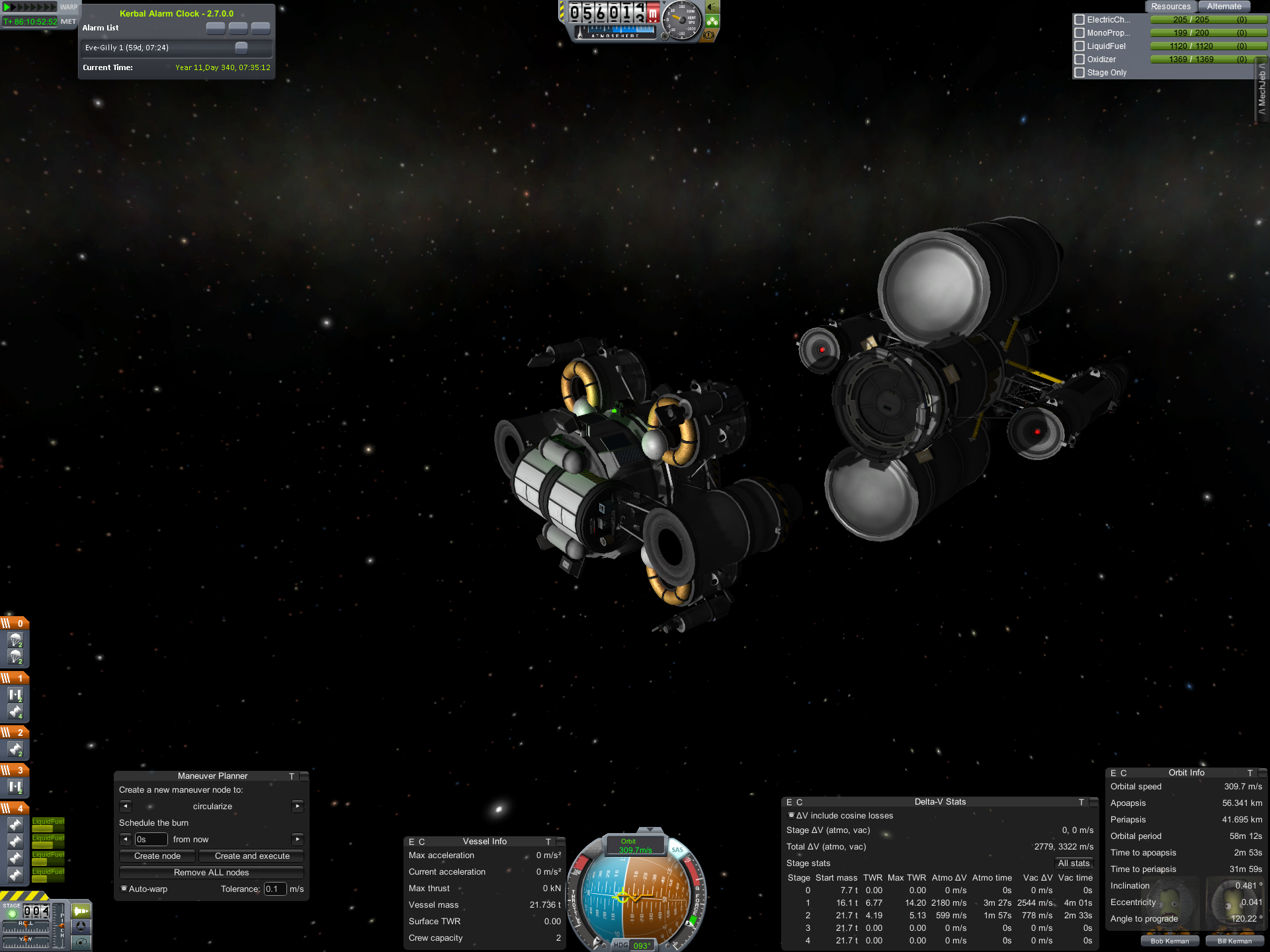
Task: Click the burn time input field
Action: [151, 840]
